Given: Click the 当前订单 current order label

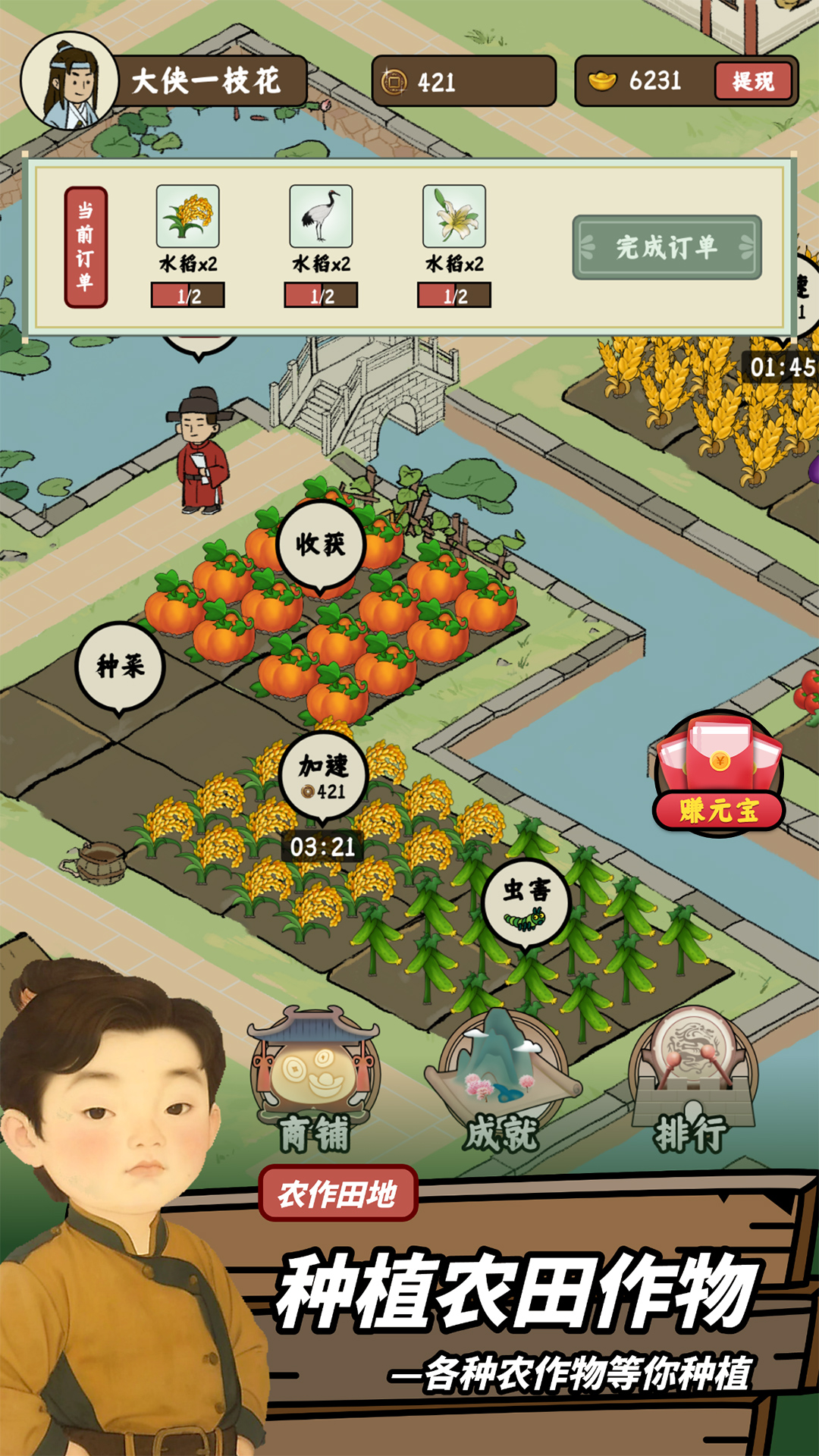Looking at the screenshot, I should [x=86, y=247].
